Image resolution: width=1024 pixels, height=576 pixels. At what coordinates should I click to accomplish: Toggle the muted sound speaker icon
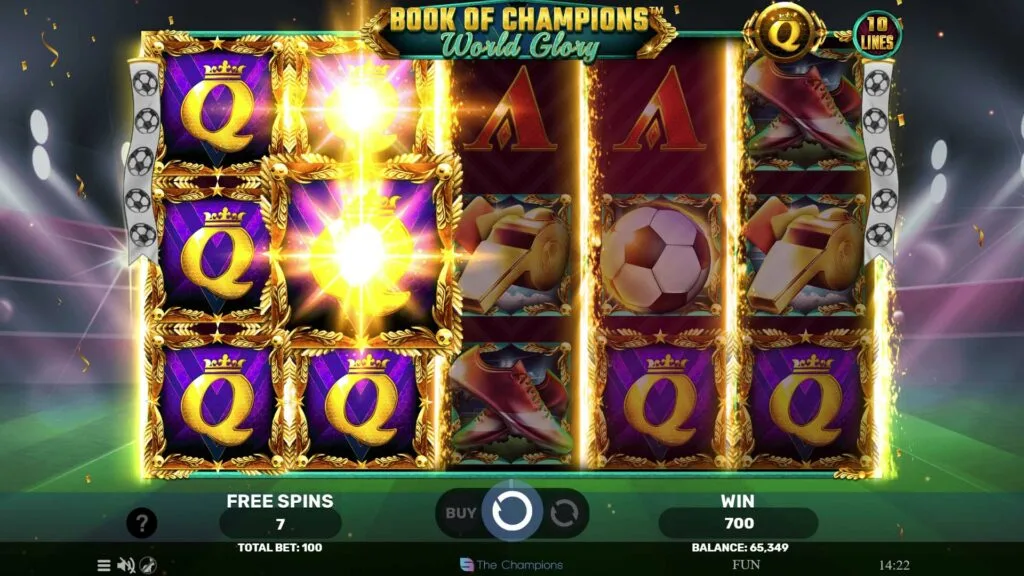point(126,565)
